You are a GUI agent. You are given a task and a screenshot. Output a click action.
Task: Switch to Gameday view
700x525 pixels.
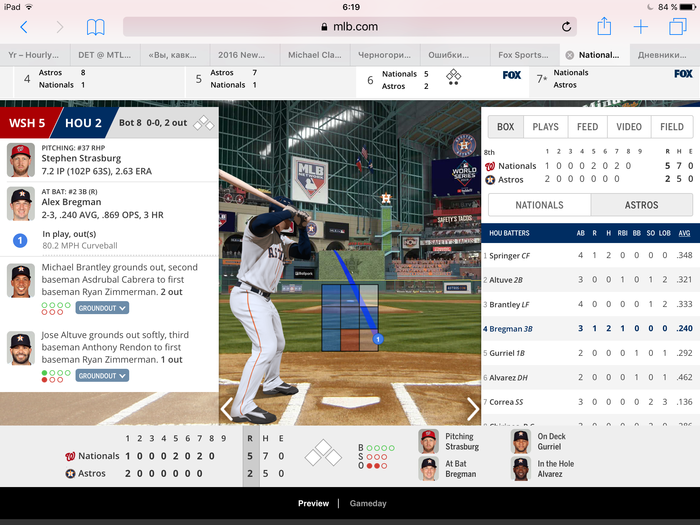click(368, 503)
